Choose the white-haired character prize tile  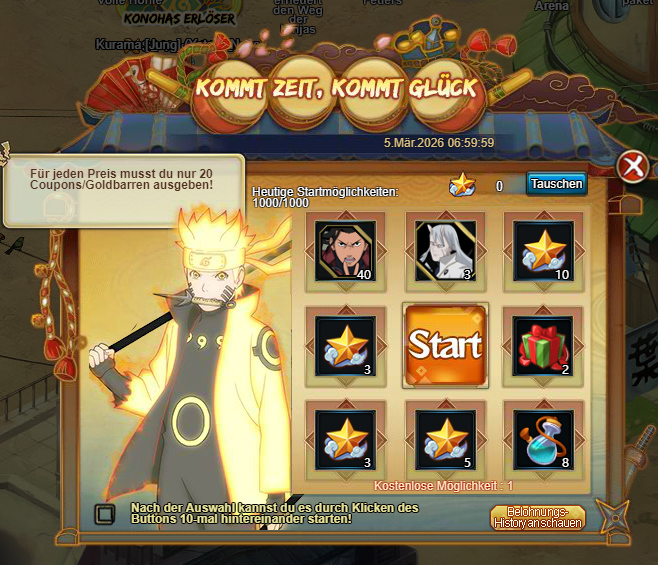coord(445,250)
